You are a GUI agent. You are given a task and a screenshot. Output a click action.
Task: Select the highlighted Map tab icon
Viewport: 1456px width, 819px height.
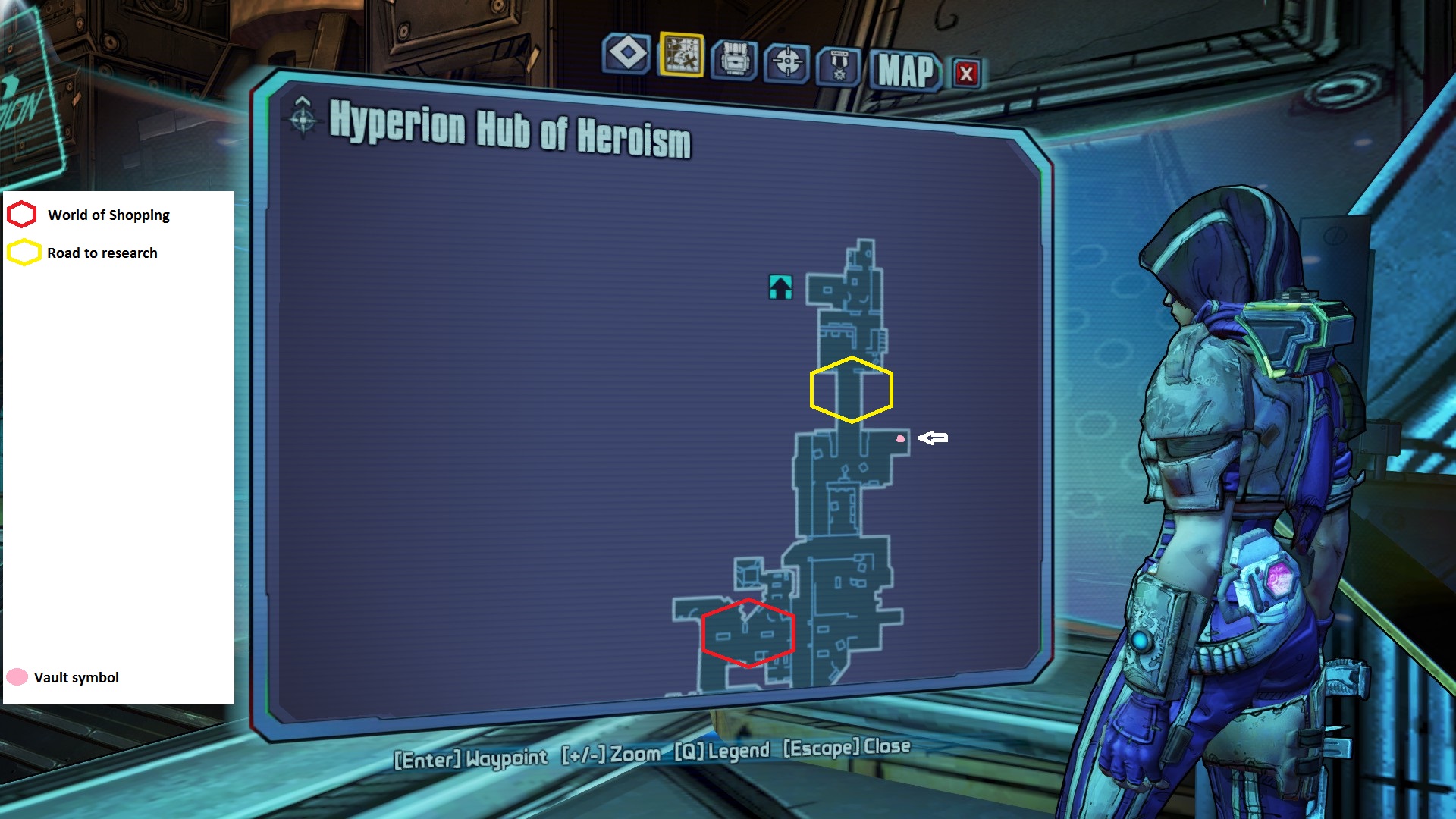click(681, 55)
